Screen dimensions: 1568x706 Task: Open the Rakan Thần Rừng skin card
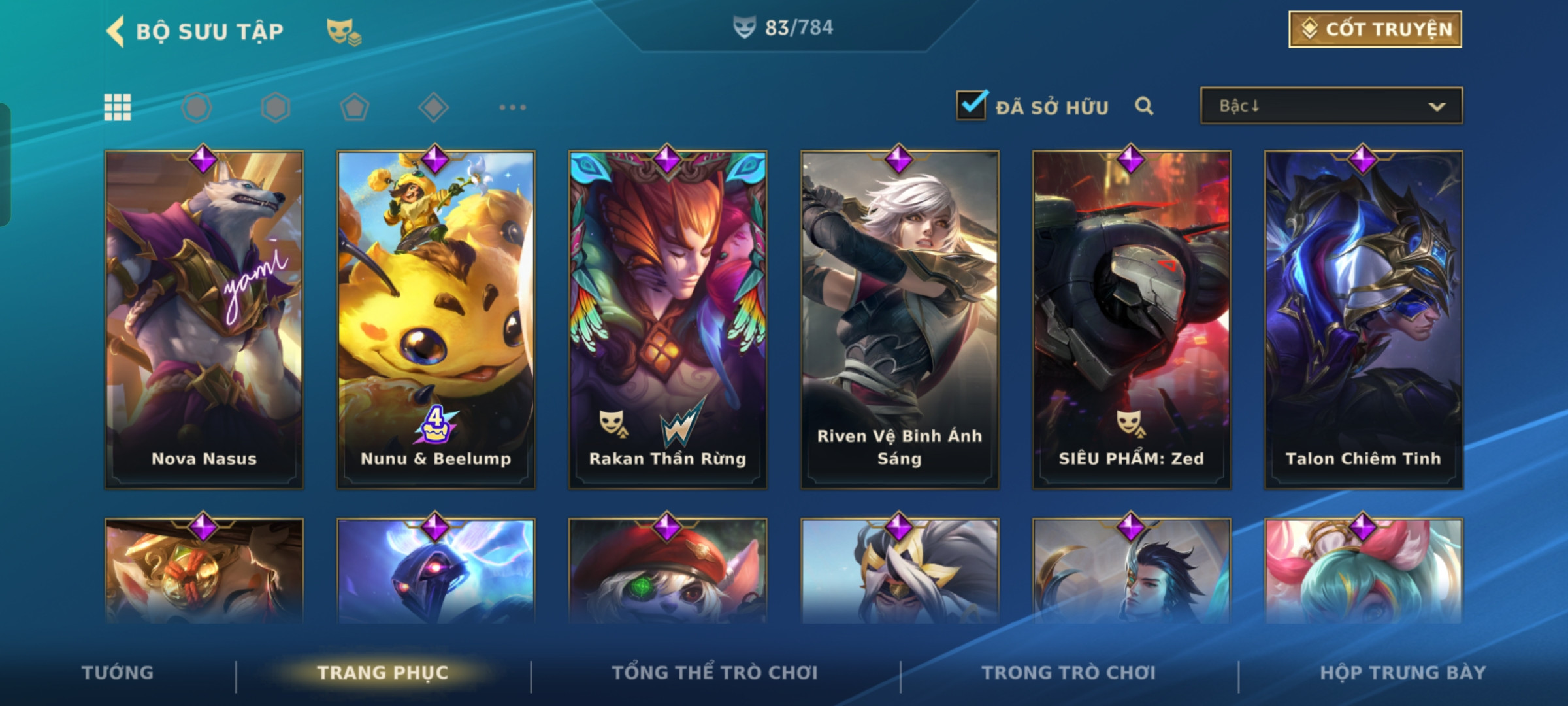[668, 320]
